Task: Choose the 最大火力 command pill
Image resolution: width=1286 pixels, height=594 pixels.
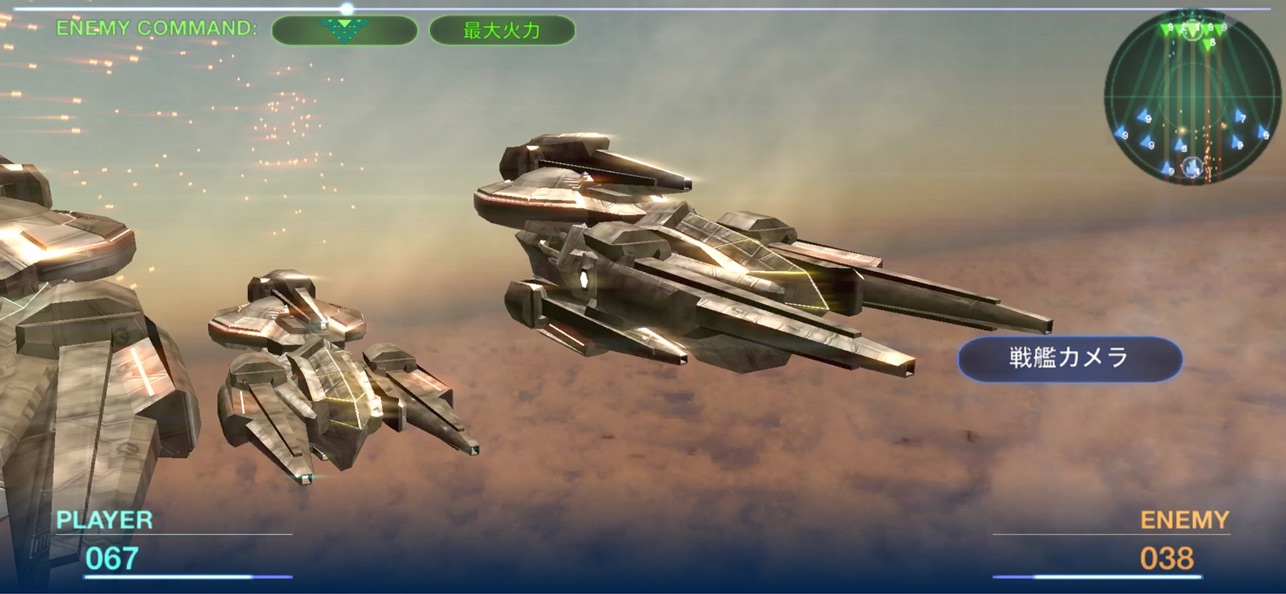Action: 502,30
